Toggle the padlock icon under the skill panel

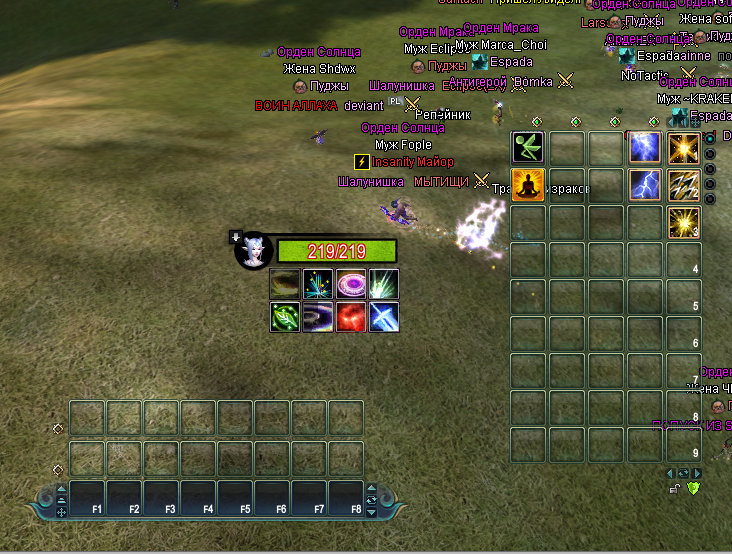click(675, 488)
